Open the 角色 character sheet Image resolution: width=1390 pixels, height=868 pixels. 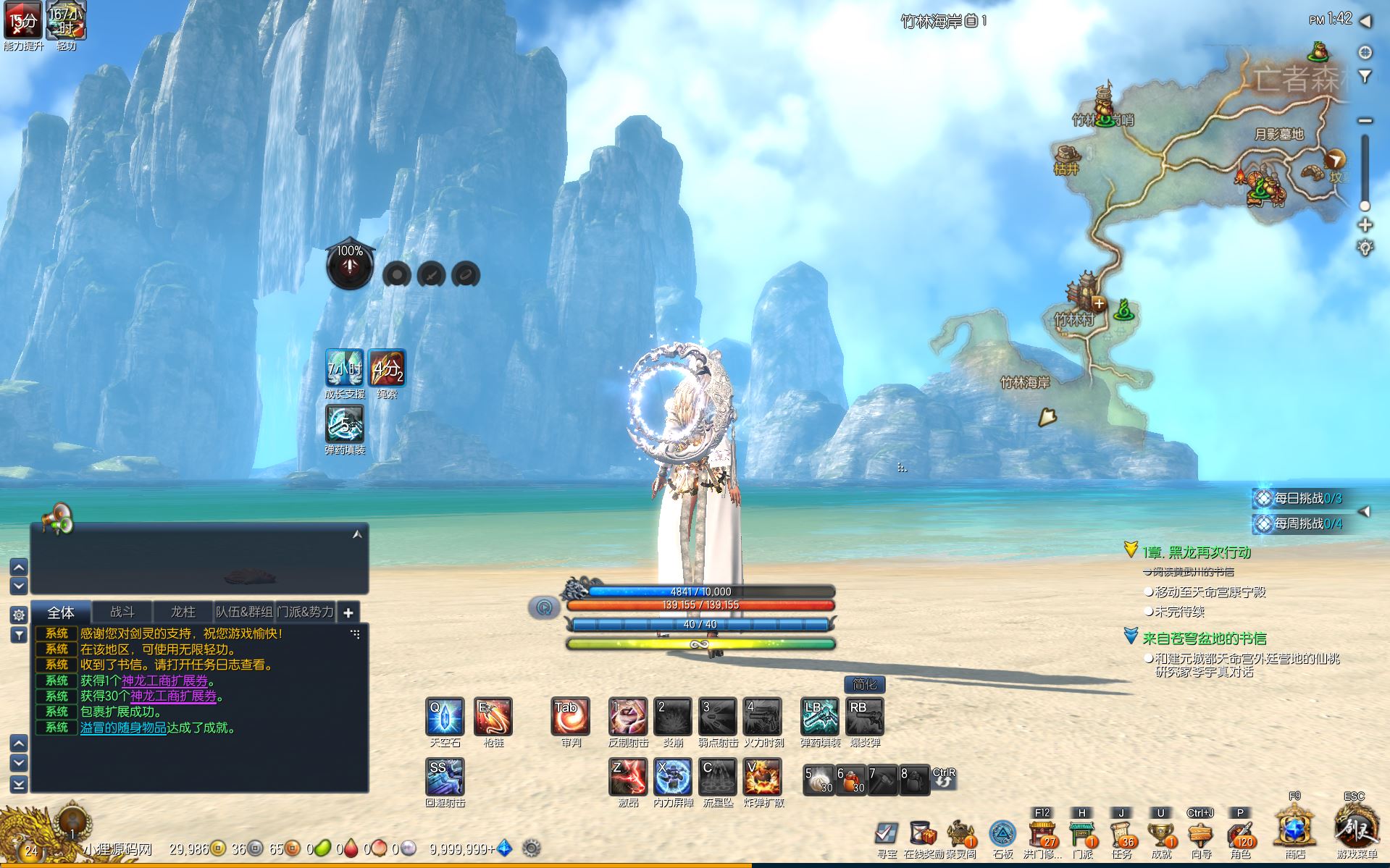(1240, 834)
